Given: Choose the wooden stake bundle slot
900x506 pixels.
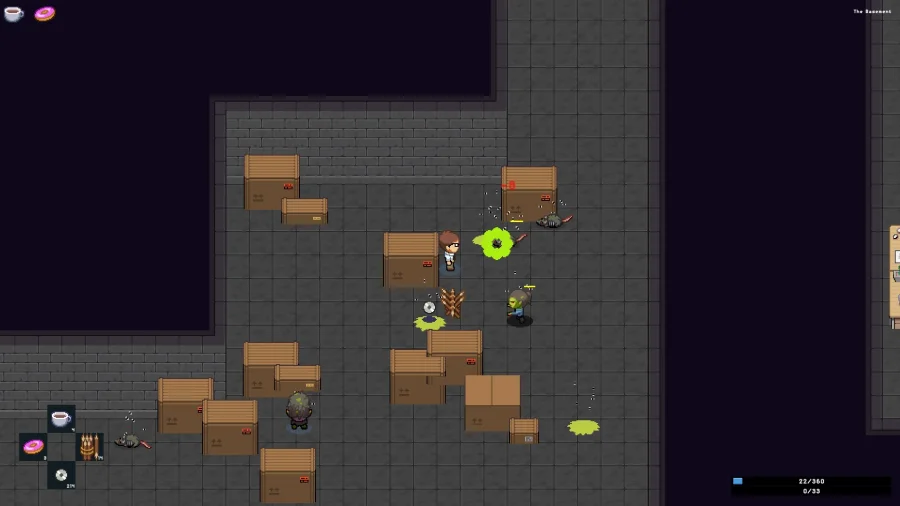Looking at the screenshot, I should point(89,446).
